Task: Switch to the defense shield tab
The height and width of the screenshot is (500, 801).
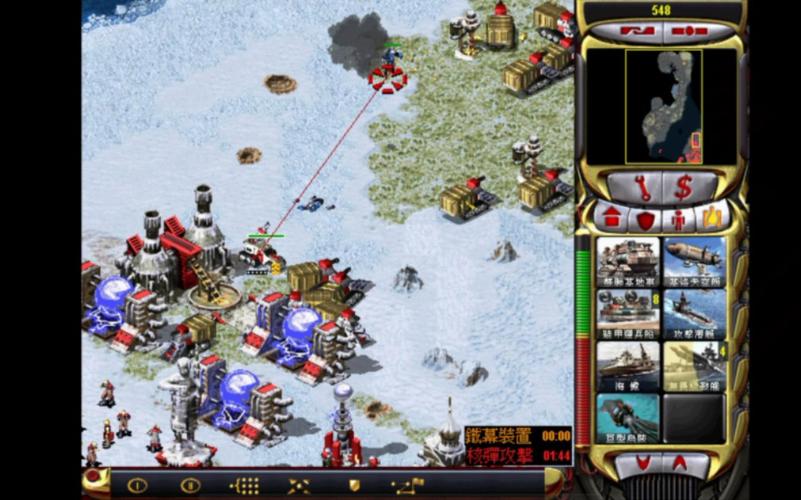Action: 645,217
